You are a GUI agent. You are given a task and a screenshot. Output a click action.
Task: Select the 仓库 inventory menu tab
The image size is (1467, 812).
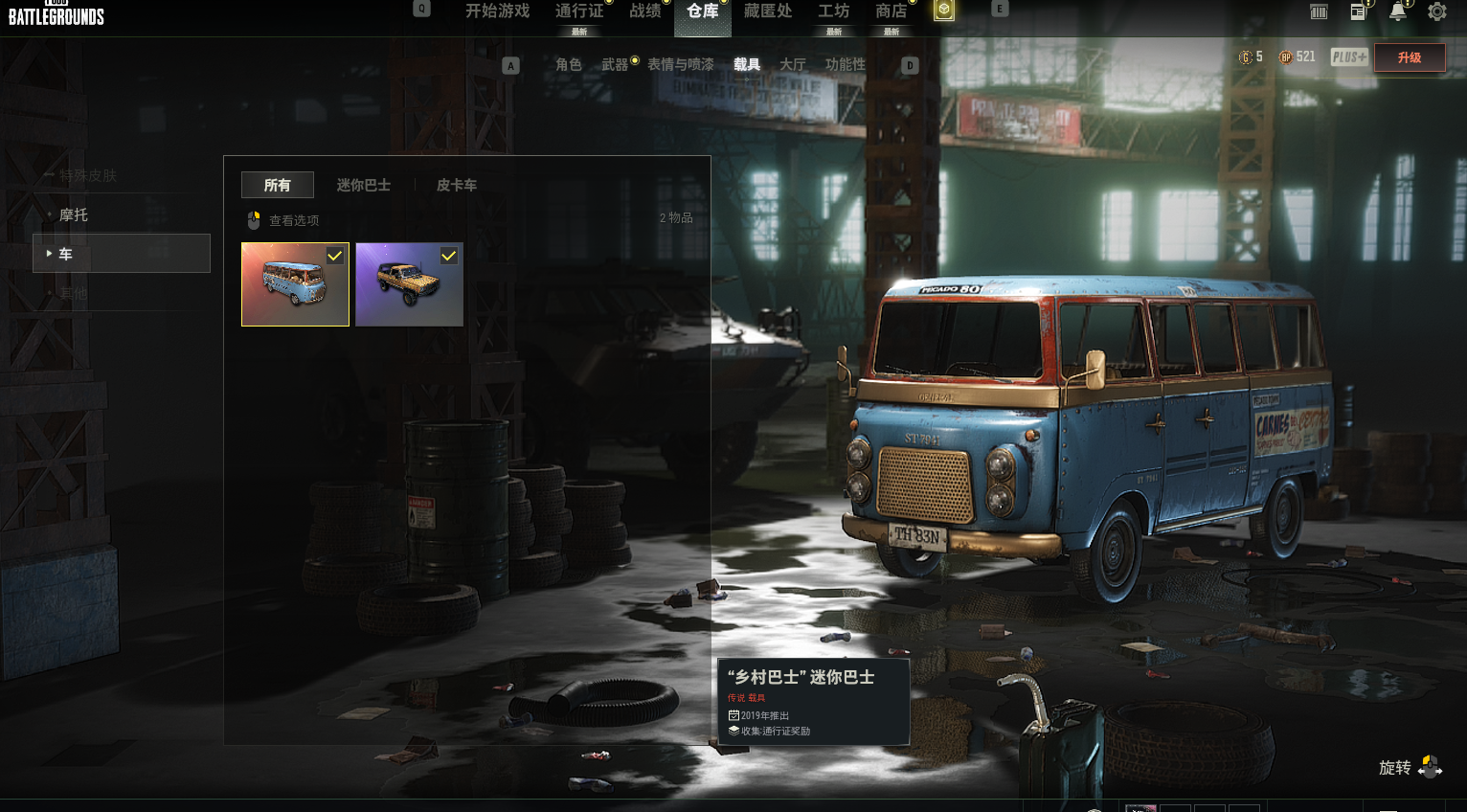pos(702,11)
